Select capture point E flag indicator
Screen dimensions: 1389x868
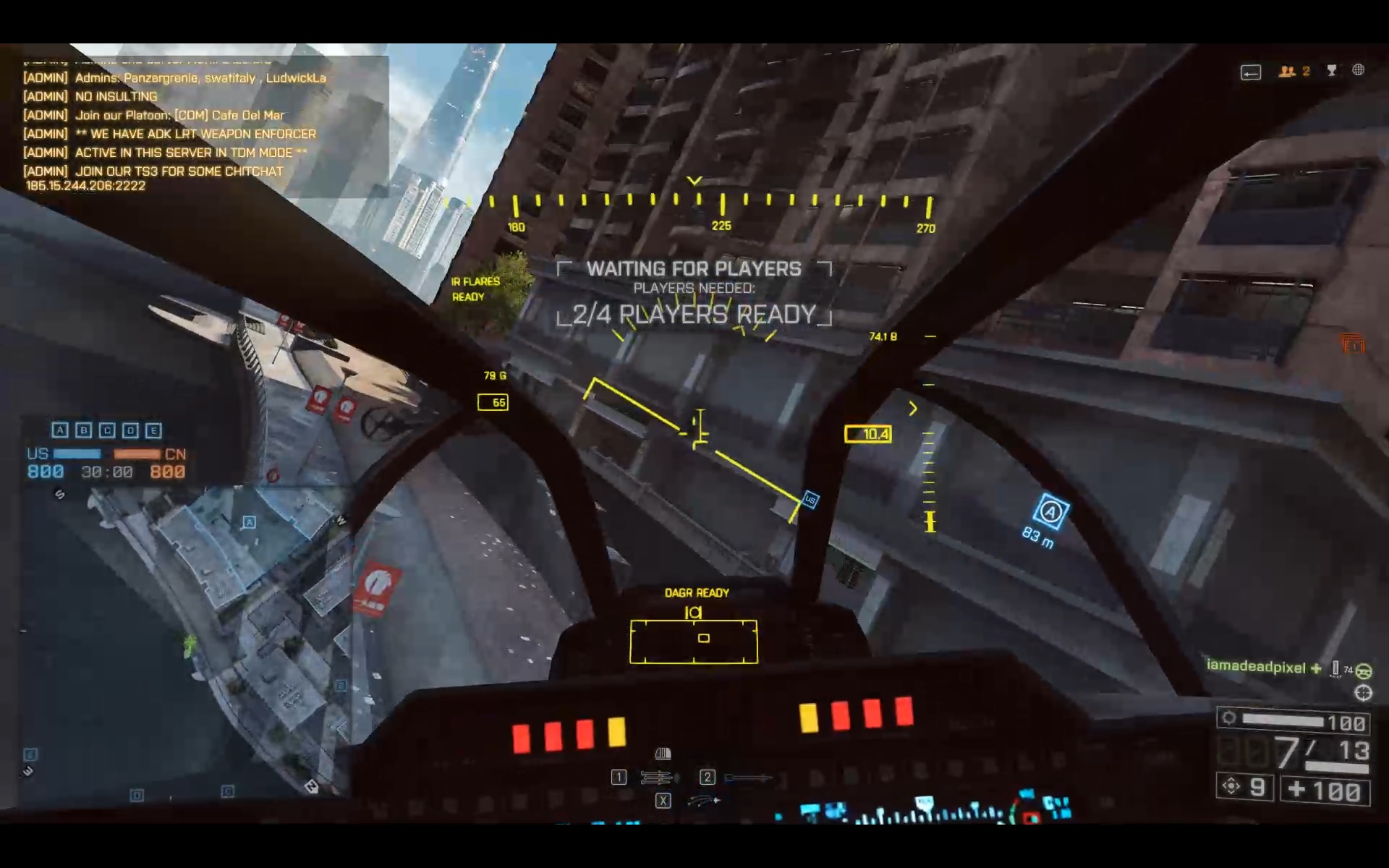pos(153,430)
